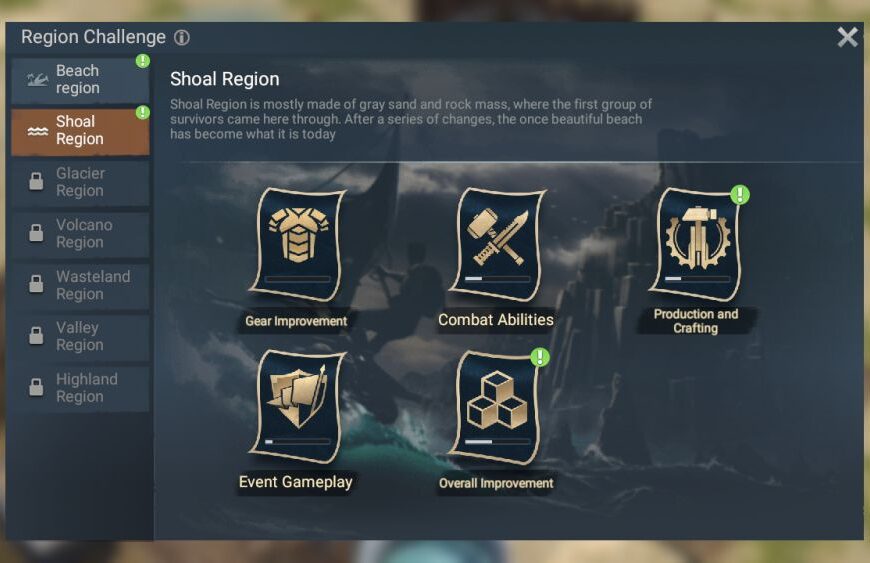Viewport: 870px width, 563px height.
Task: Select the Shoal Region tab
Action: [x=80, y=131]
